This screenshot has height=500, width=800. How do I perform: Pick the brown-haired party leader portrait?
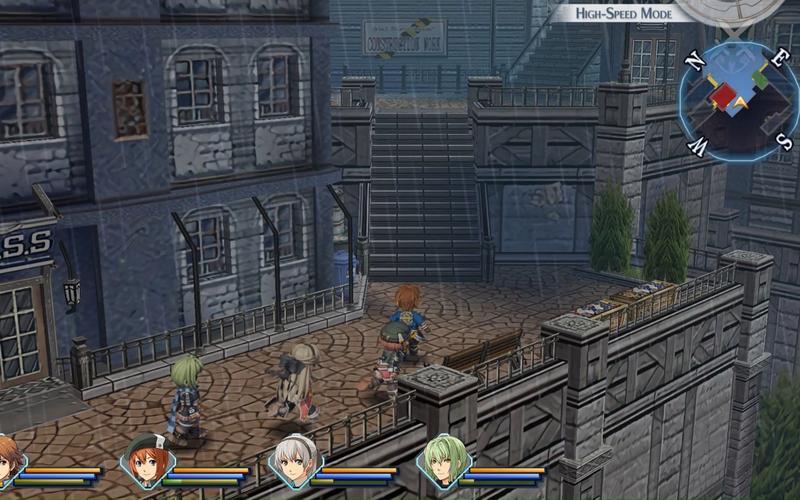coord(6,462)
